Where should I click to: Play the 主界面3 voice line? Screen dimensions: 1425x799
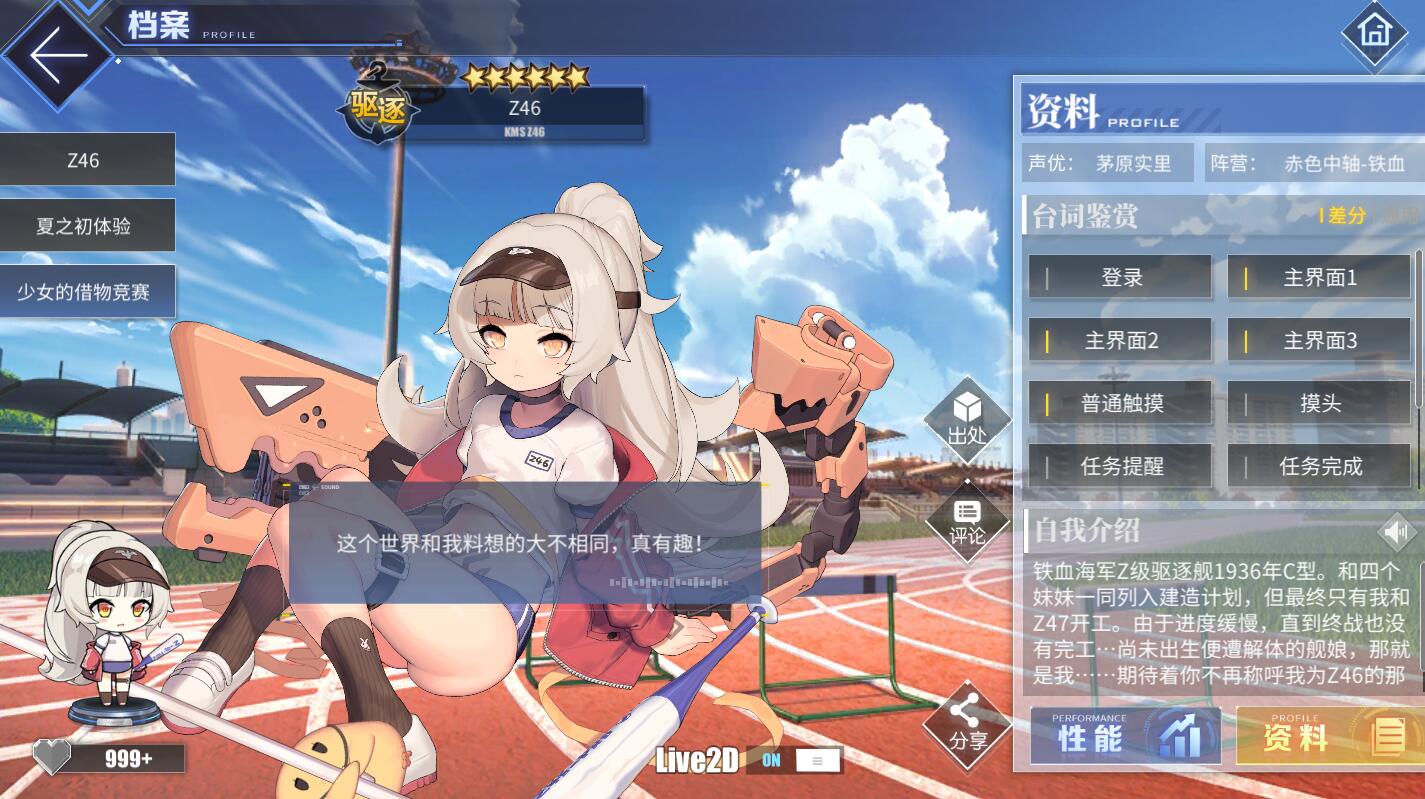1319,341
